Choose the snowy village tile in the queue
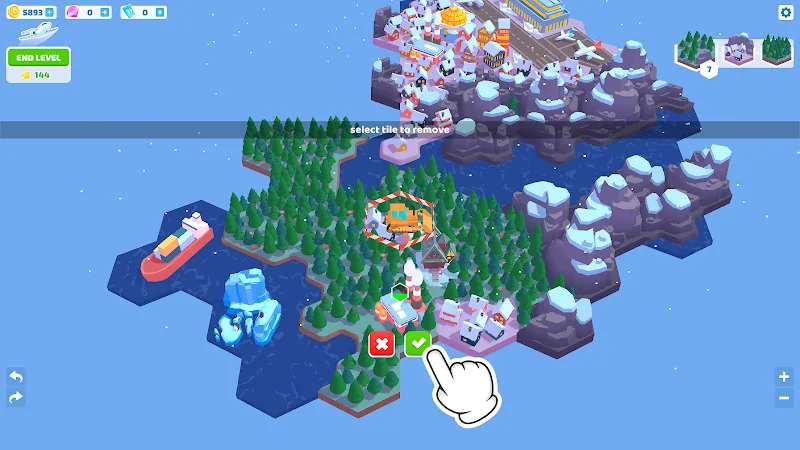This screenshot has height=450, width=800. 738,50
